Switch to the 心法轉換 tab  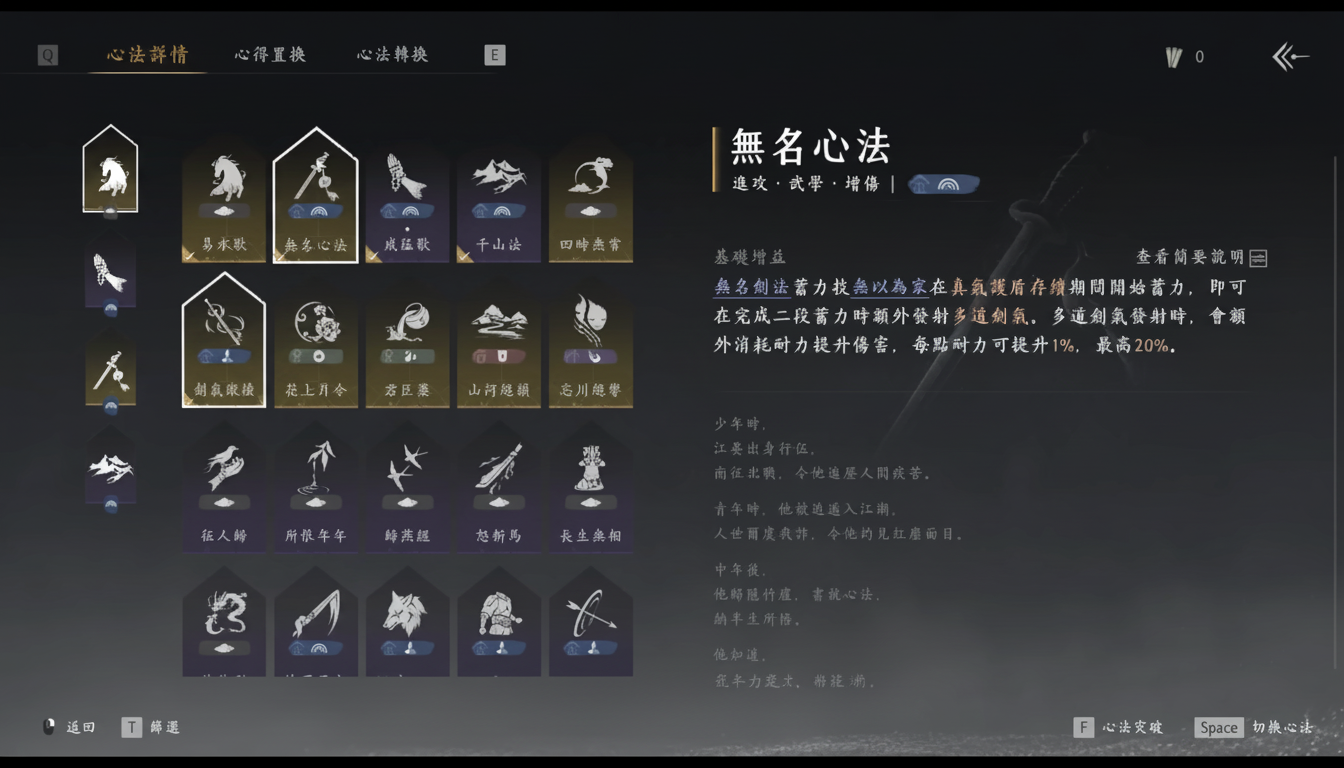coord(391,56)
